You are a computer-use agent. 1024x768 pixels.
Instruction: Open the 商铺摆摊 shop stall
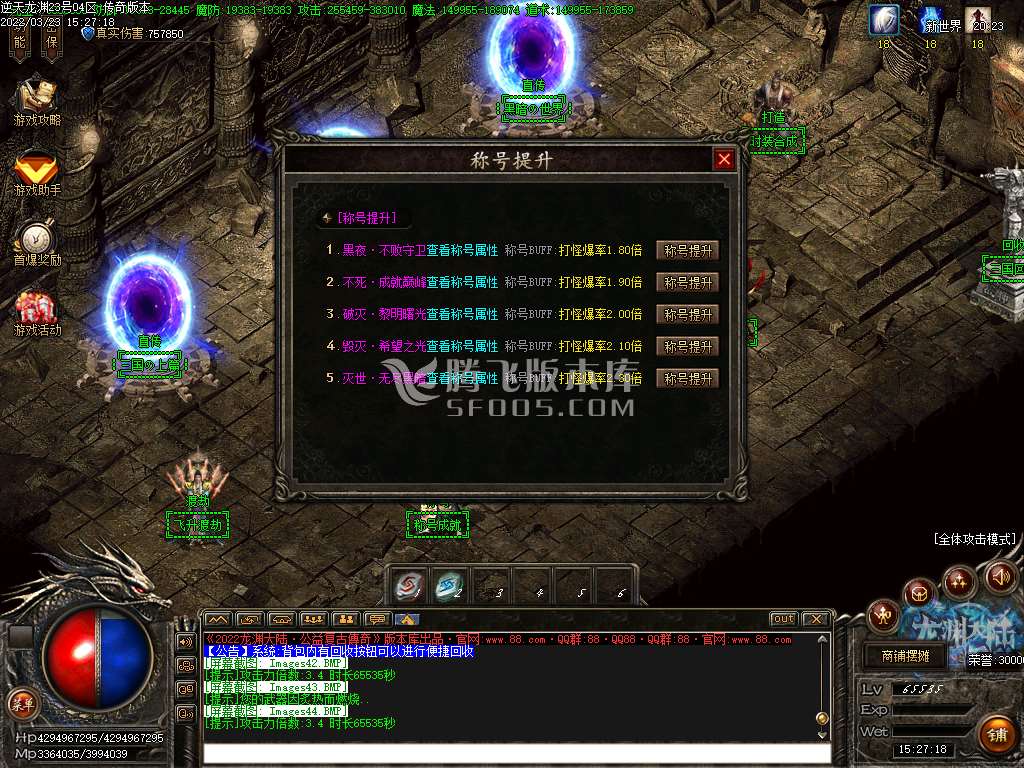coord(905,657)
